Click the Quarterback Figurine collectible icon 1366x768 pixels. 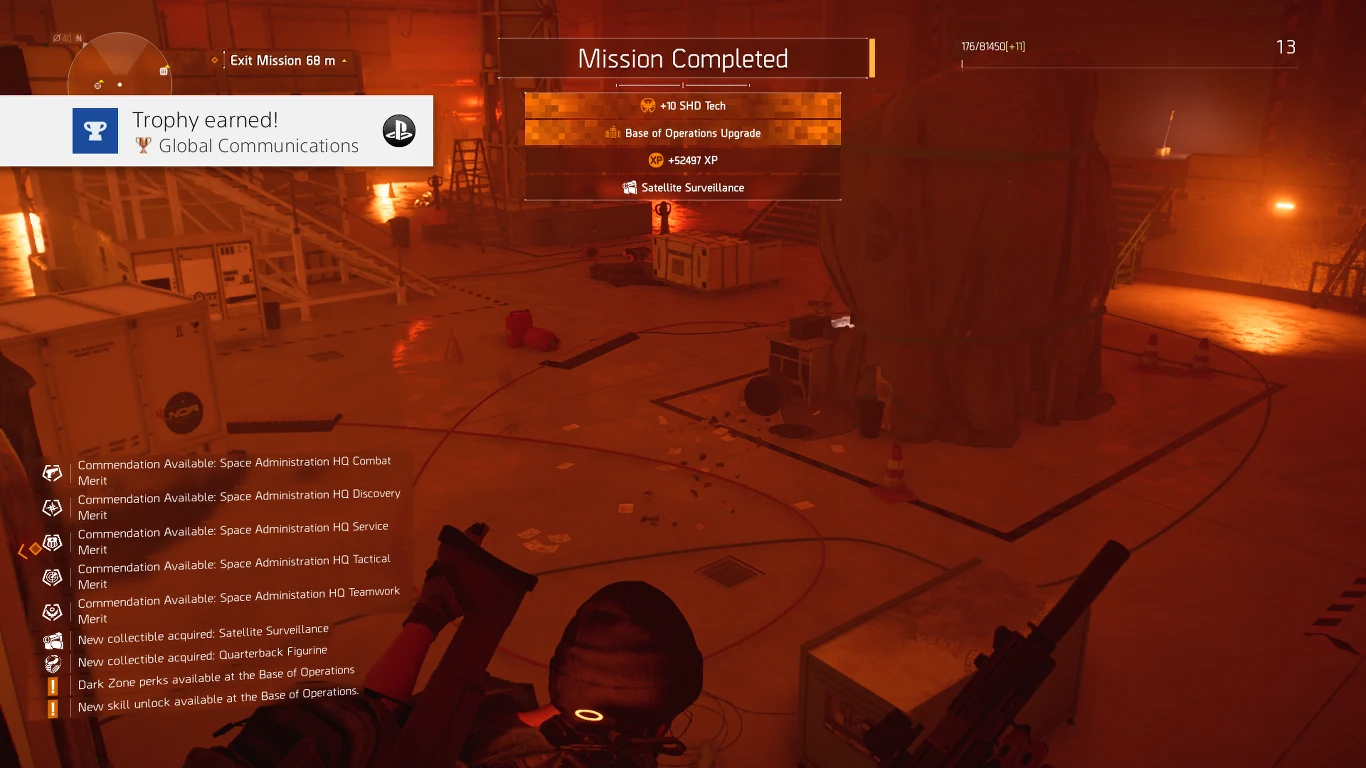pyautogui.click(x=52, y=662)
